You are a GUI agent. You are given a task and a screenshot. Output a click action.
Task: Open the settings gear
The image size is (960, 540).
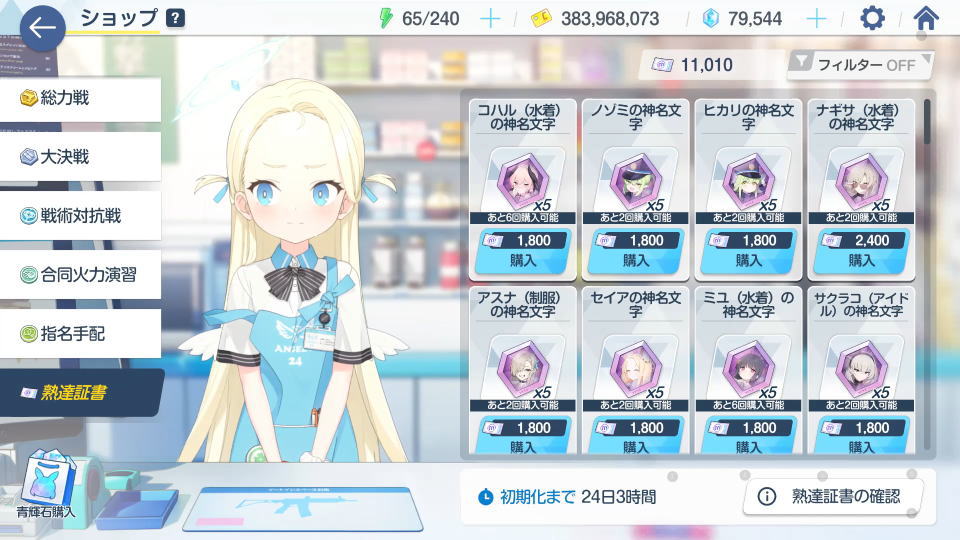873,18
